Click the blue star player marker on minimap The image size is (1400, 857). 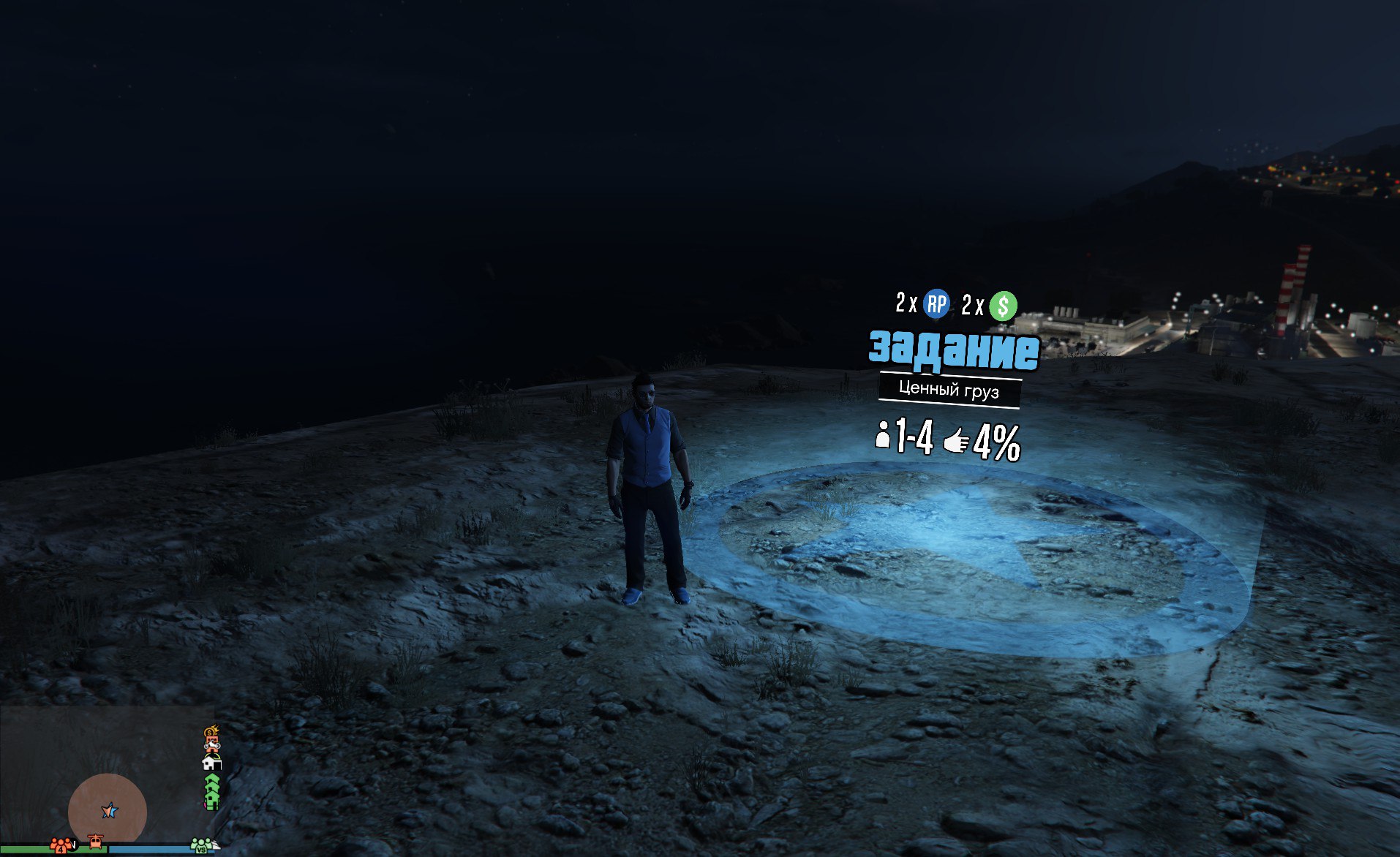point(109,810)
